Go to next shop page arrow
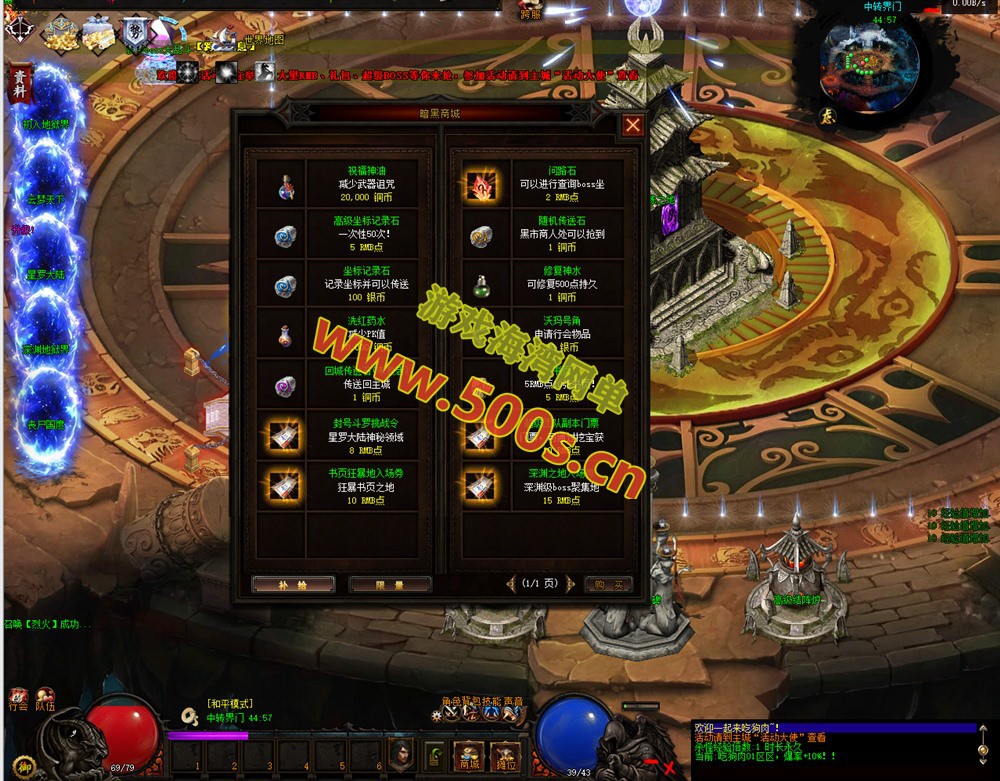 click(x=571, y=584)
